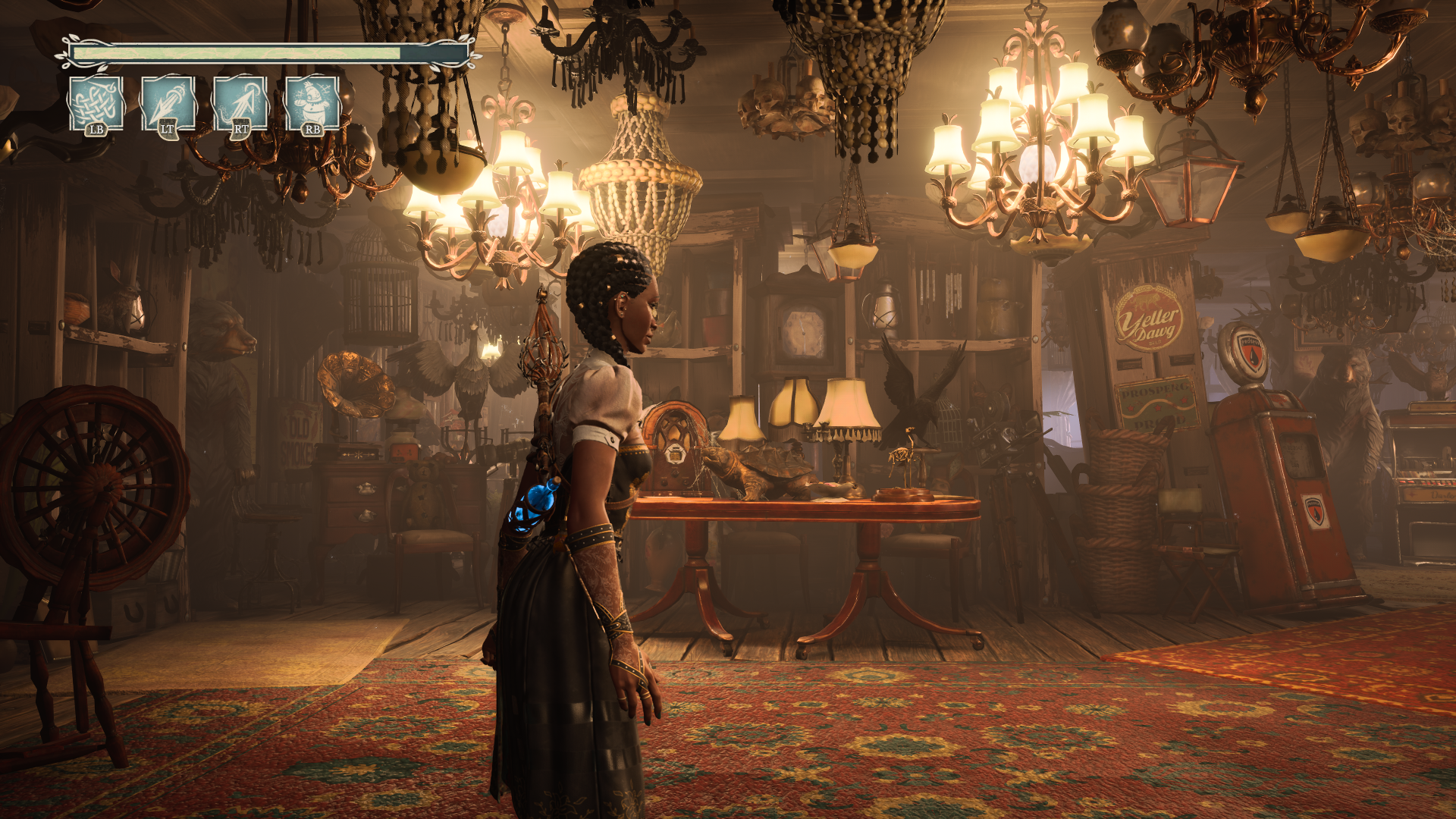This screenshot has width=1456, height=819.
Task: Activate the woven knot weave ability
Action: point(96,104)
